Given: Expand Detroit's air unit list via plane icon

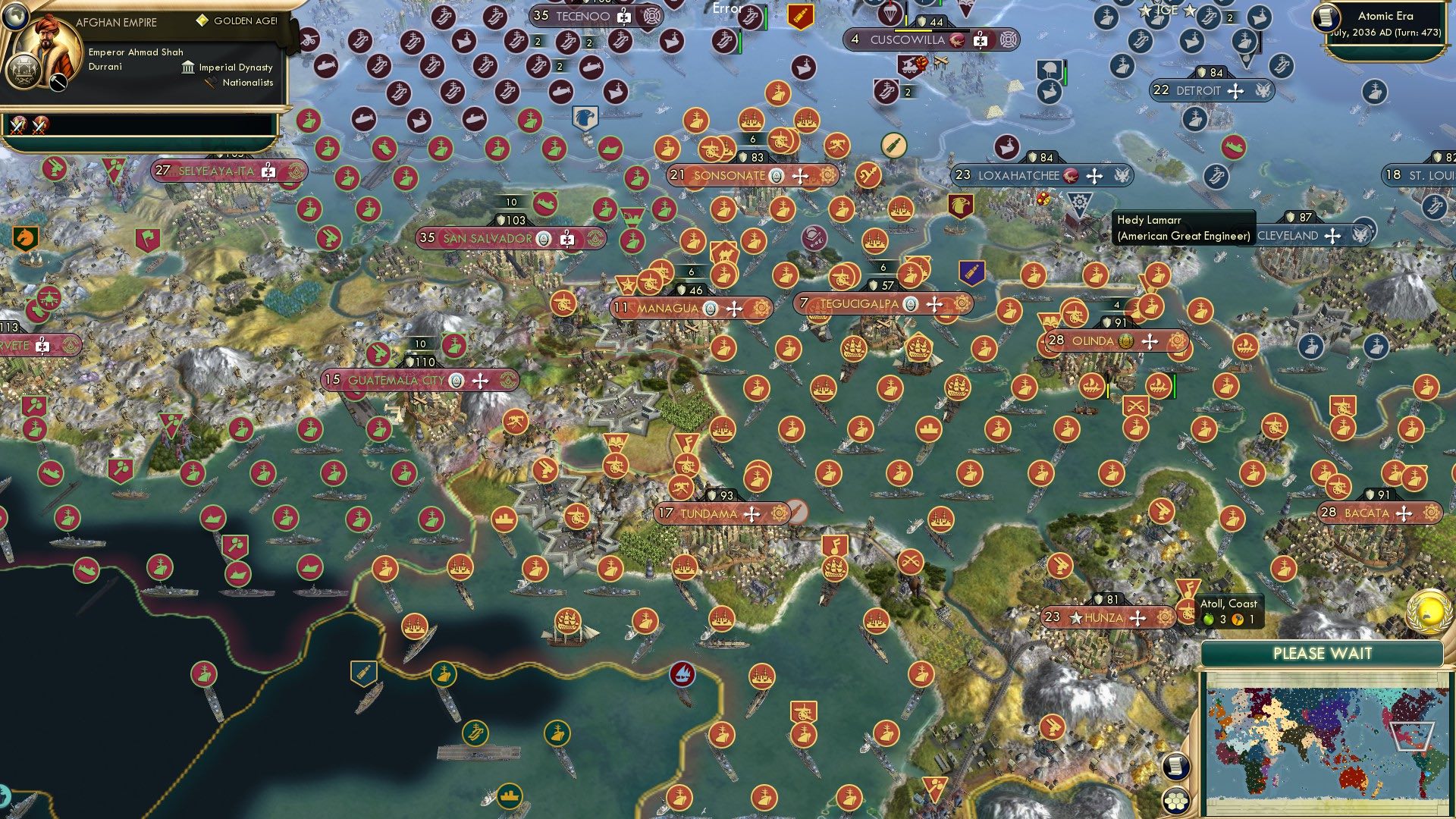Looking at the screenshot, I should coord(1236,90).
